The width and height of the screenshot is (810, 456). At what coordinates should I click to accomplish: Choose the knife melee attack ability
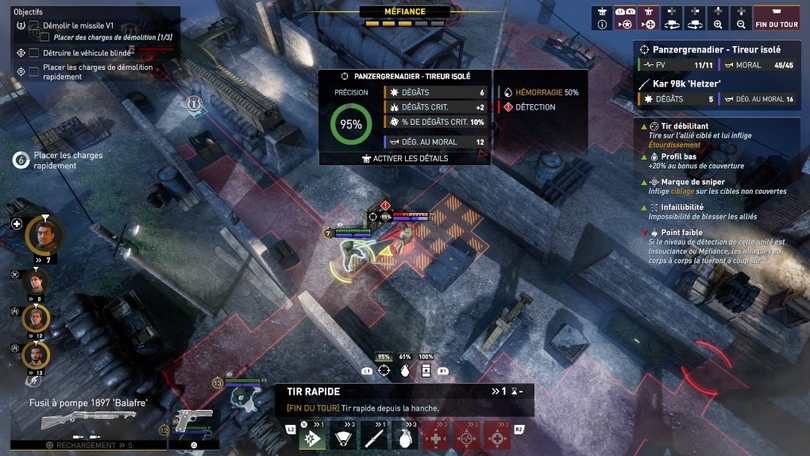(x=375, y=437)
